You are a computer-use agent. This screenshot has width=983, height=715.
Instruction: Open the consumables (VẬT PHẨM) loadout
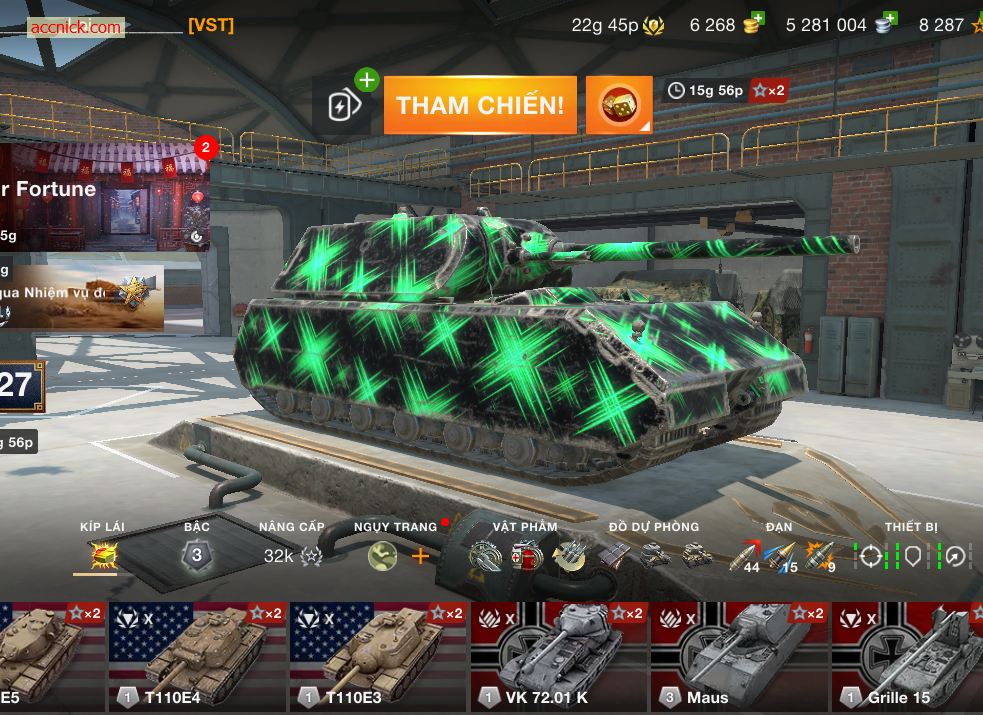click(x=526, y=555)
